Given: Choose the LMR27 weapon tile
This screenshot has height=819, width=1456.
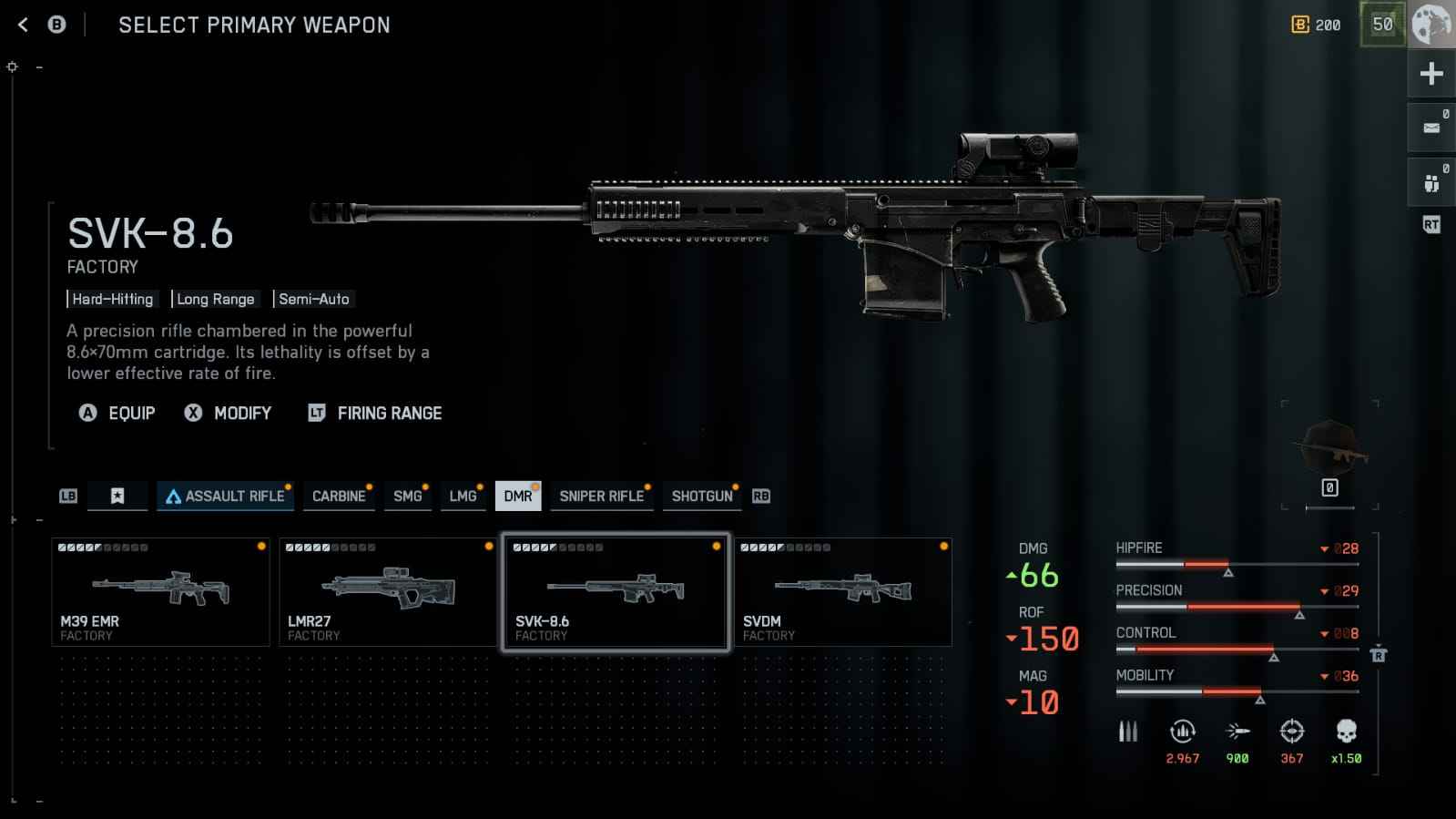Looking at the screenshot, I should (x=388, y=592).
